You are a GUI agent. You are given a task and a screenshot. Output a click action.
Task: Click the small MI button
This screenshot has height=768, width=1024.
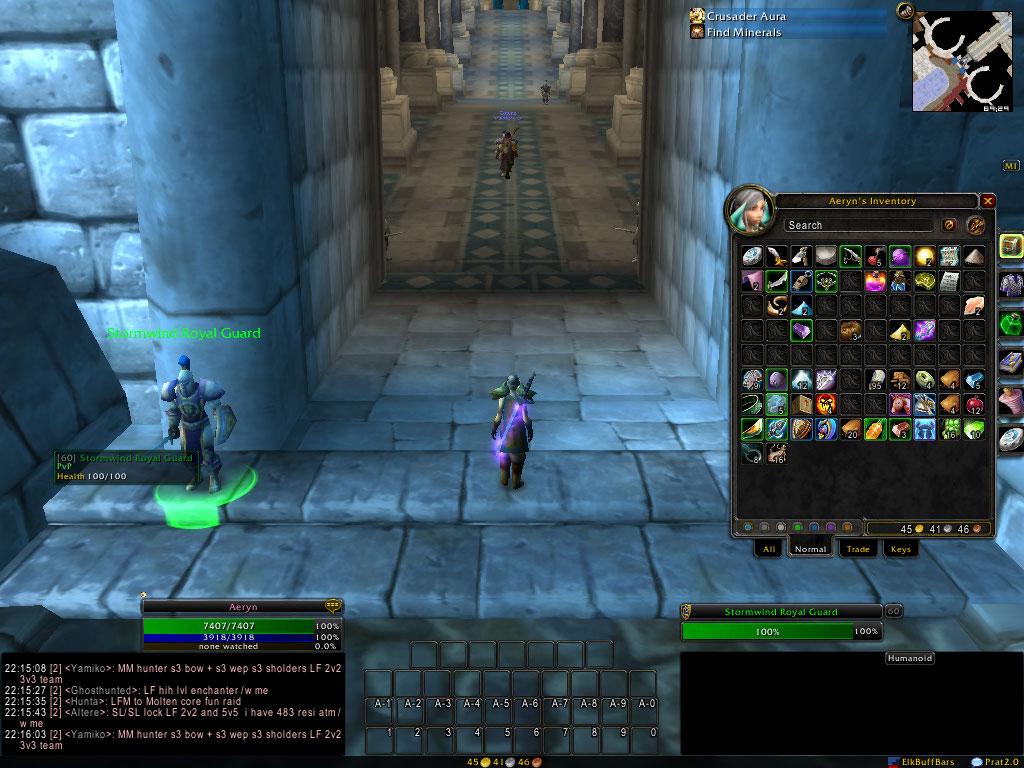coord(1010,165)
